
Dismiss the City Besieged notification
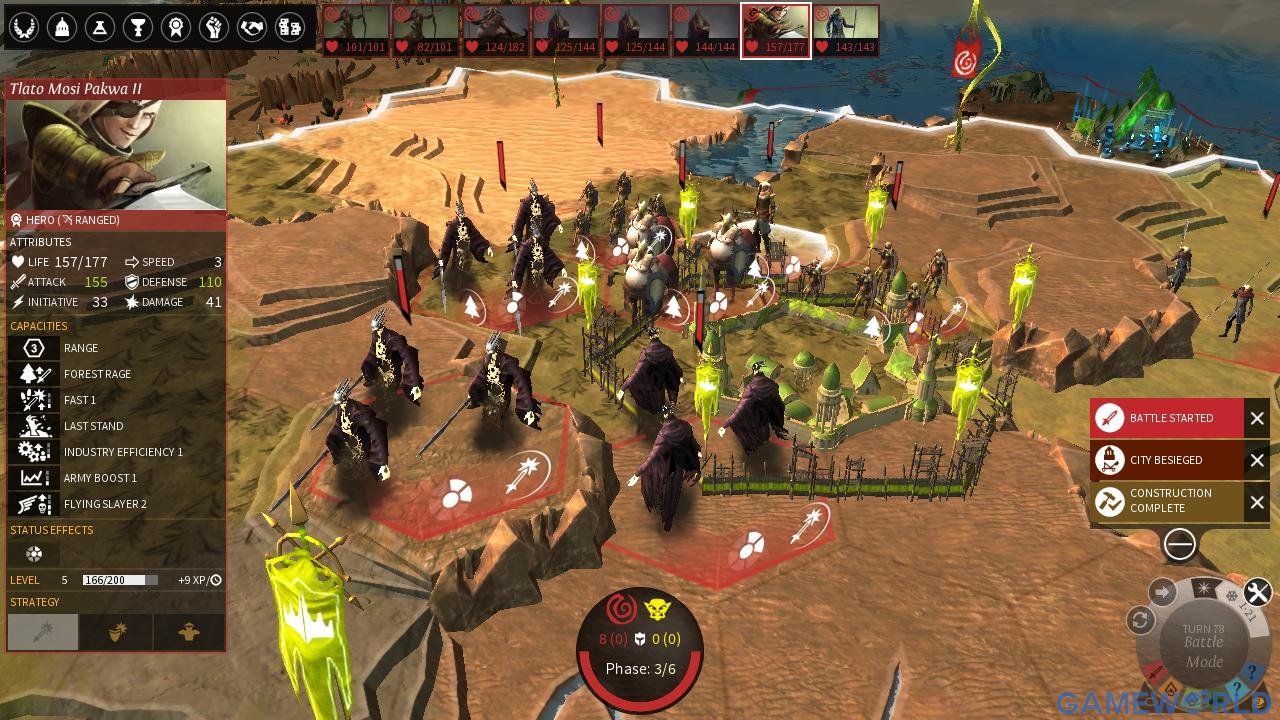[1257, 460]
